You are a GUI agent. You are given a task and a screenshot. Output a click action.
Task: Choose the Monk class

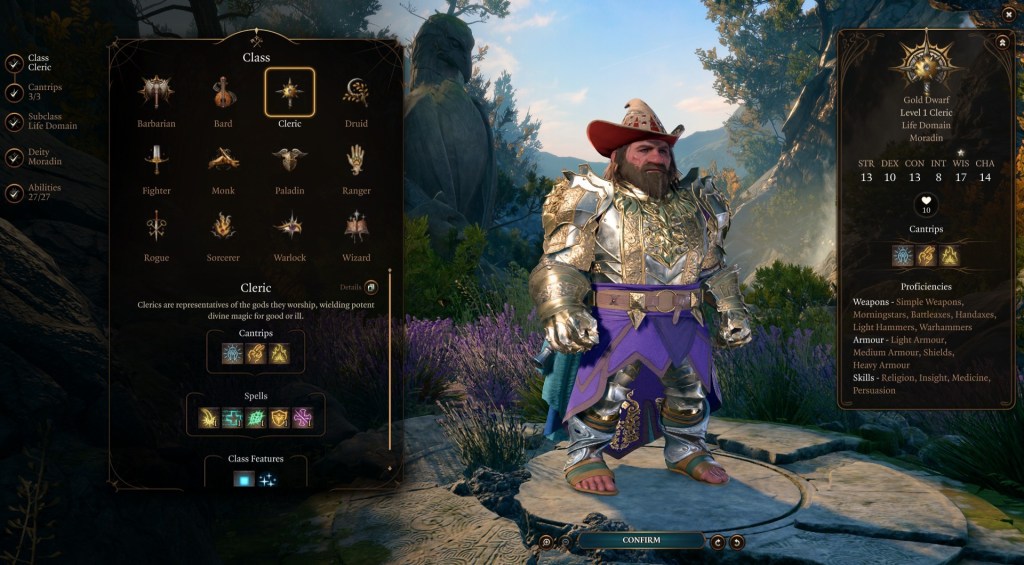tap(223, 160)
